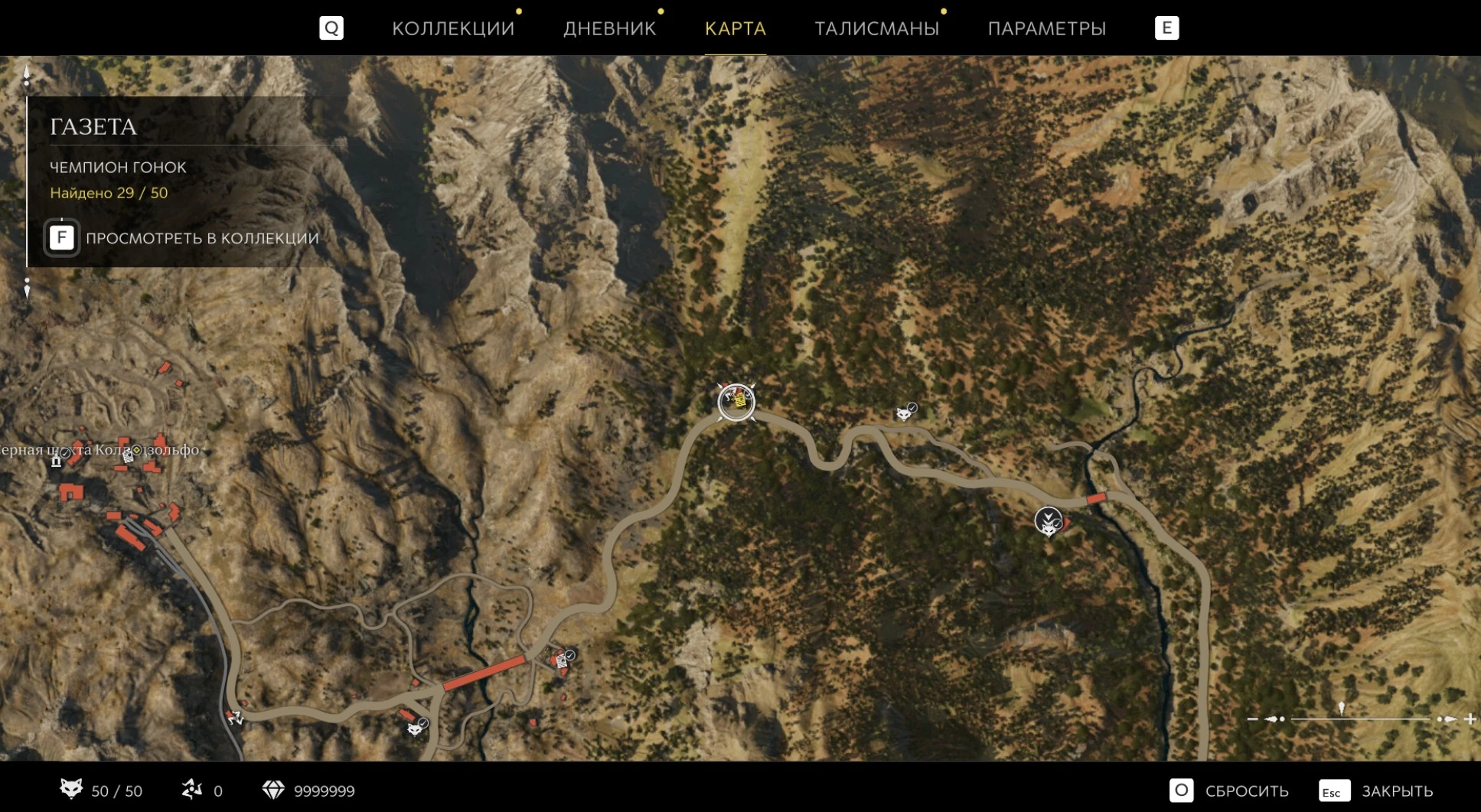Click the three-legged trinacria map marker
This screenshot has width=1481, height=812.
click(x=235, y=717)
